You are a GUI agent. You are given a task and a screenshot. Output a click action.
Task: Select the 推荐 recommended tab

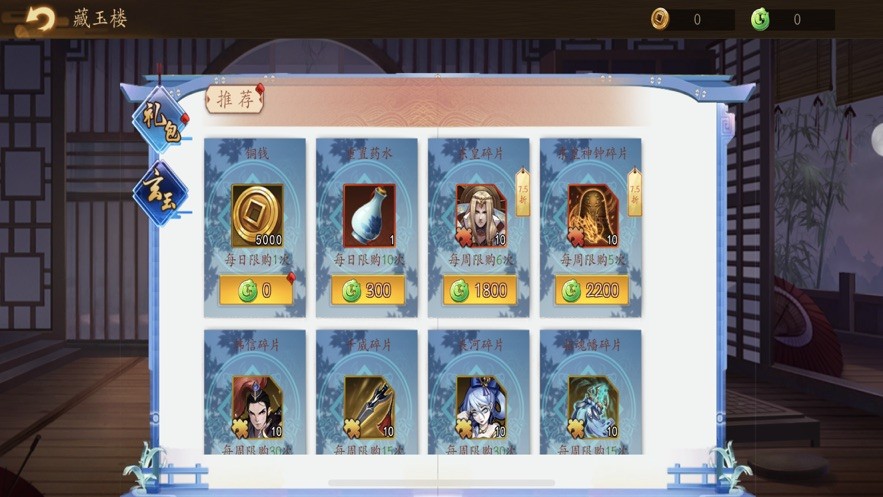(x=233, y=100)
